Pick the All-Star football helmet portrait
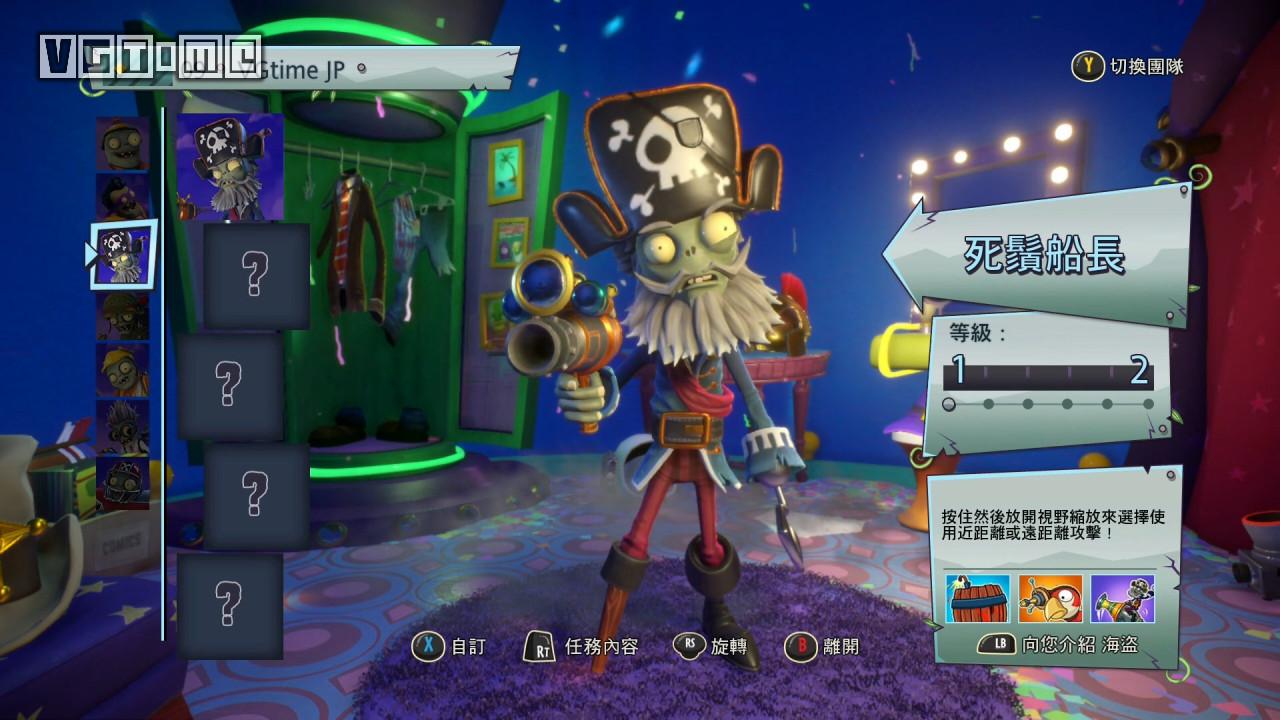The image size is (1280, 720). tap(122, 483)
